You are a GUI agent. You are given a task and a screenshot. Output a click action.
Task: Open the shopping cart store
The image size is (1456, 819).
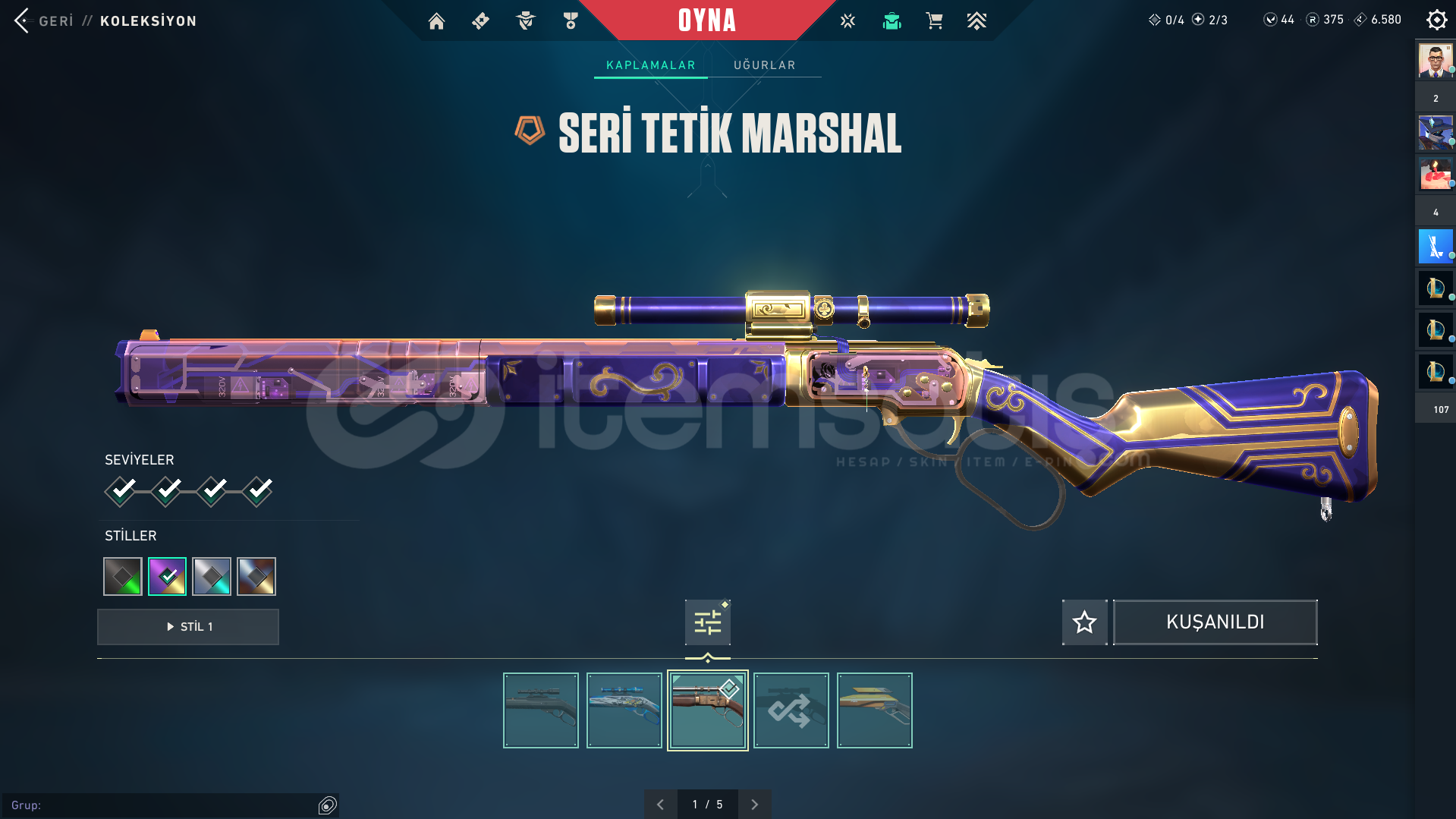click(x=934, y=21)
